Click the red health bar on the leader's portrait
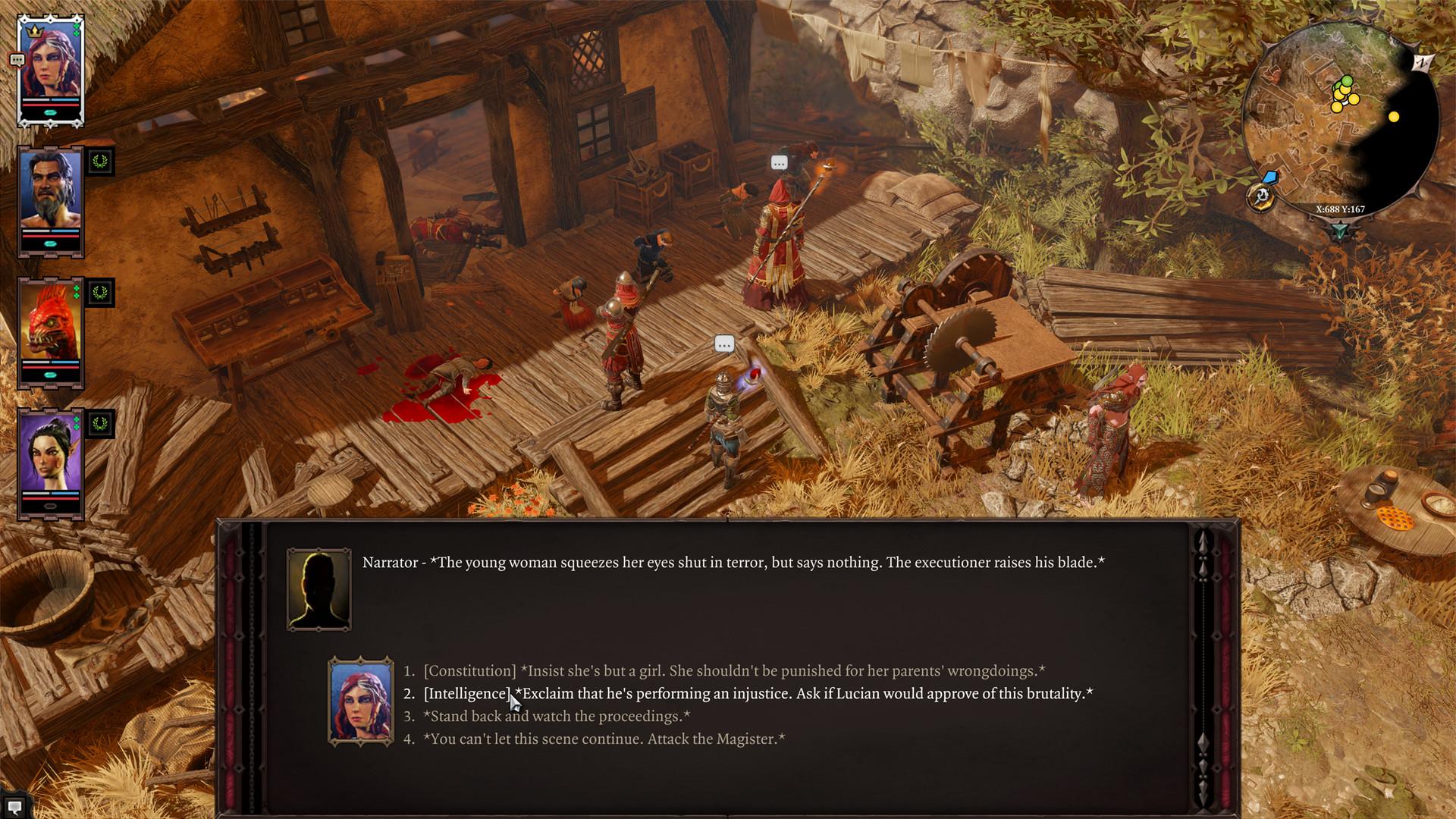This screenshot has width=1456, height=819. 49,105
